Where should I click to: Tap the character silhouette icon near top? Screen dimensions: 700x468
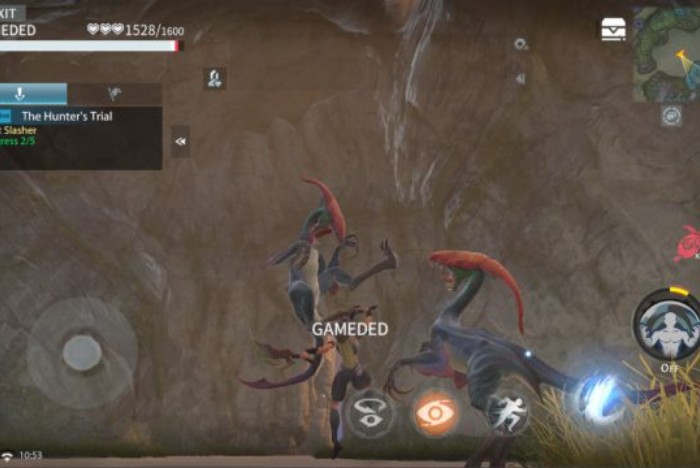[x=215, y=78]
